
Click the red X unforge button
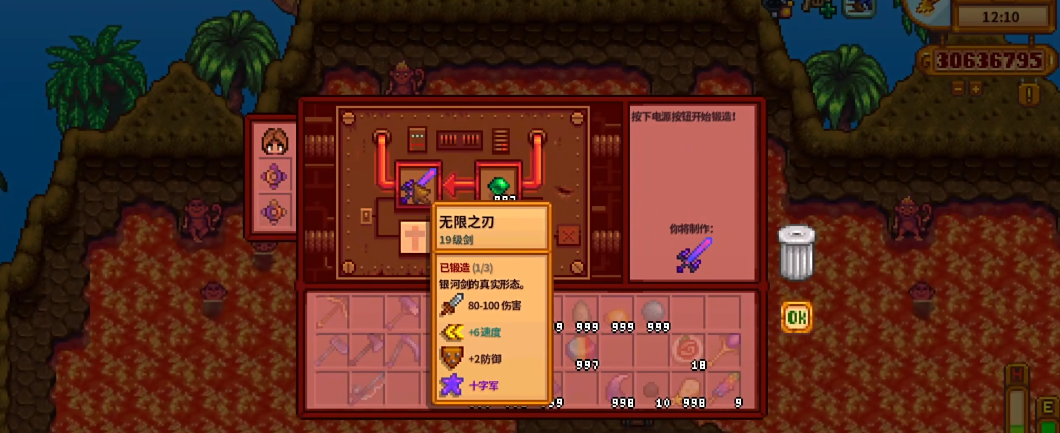[568, 235]
